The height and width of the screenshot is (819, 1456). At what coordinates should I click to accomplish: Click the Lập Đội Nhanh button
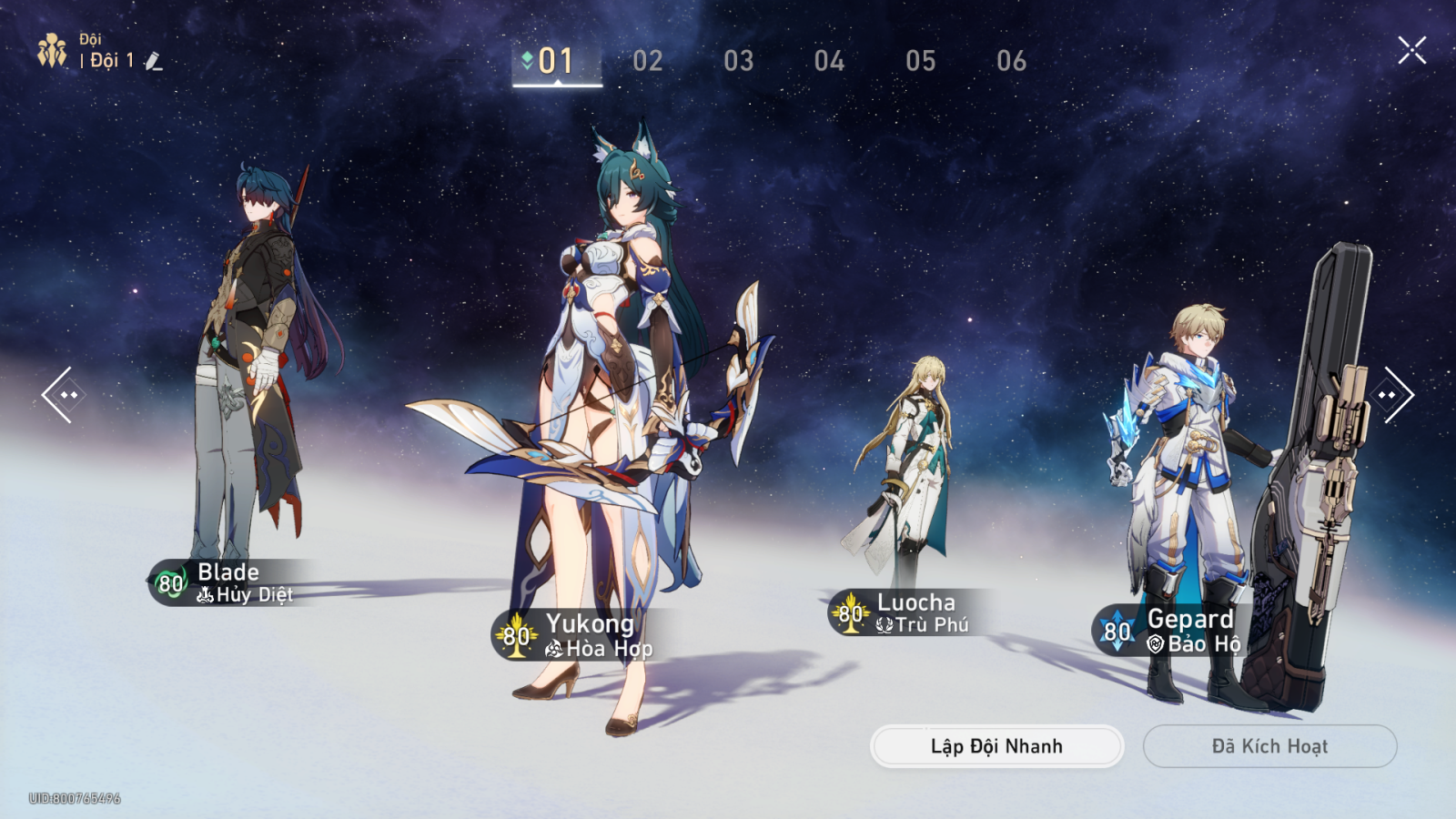tap(996, 746)
